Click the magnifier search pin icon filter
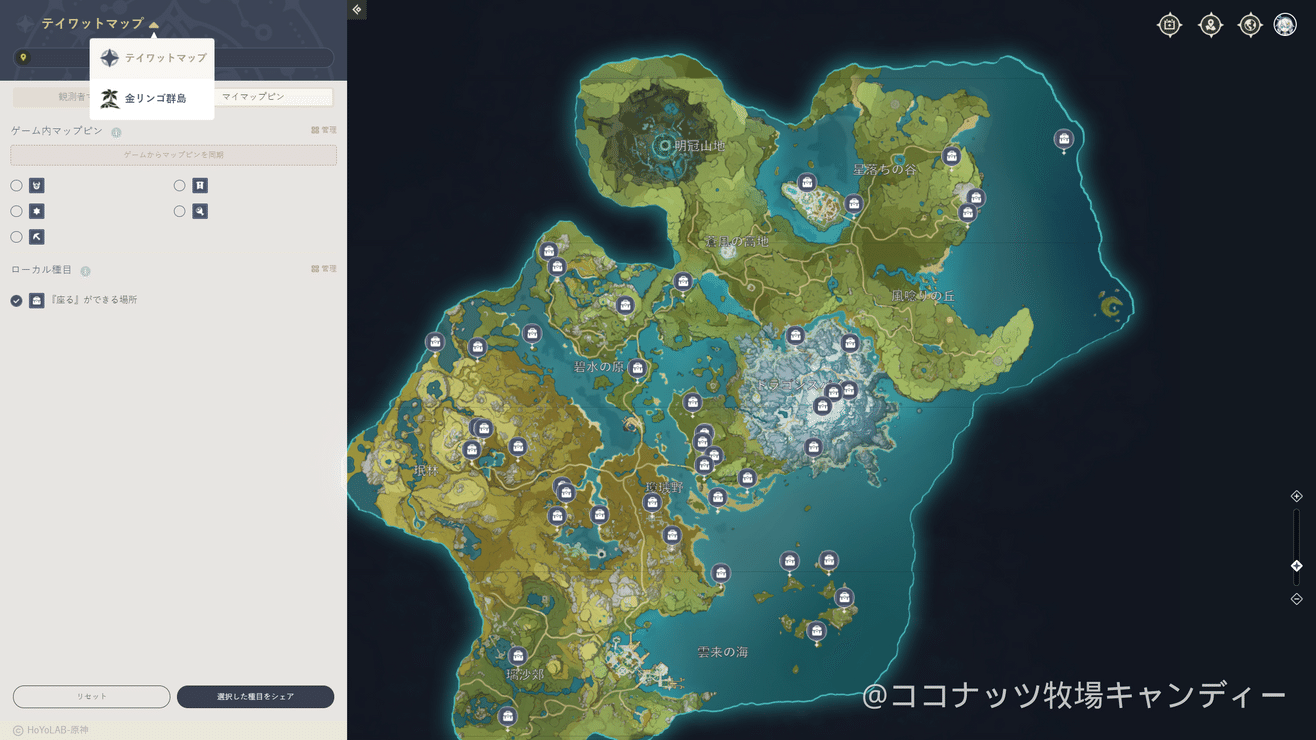 pyautogui.click(x=199, y=211)
